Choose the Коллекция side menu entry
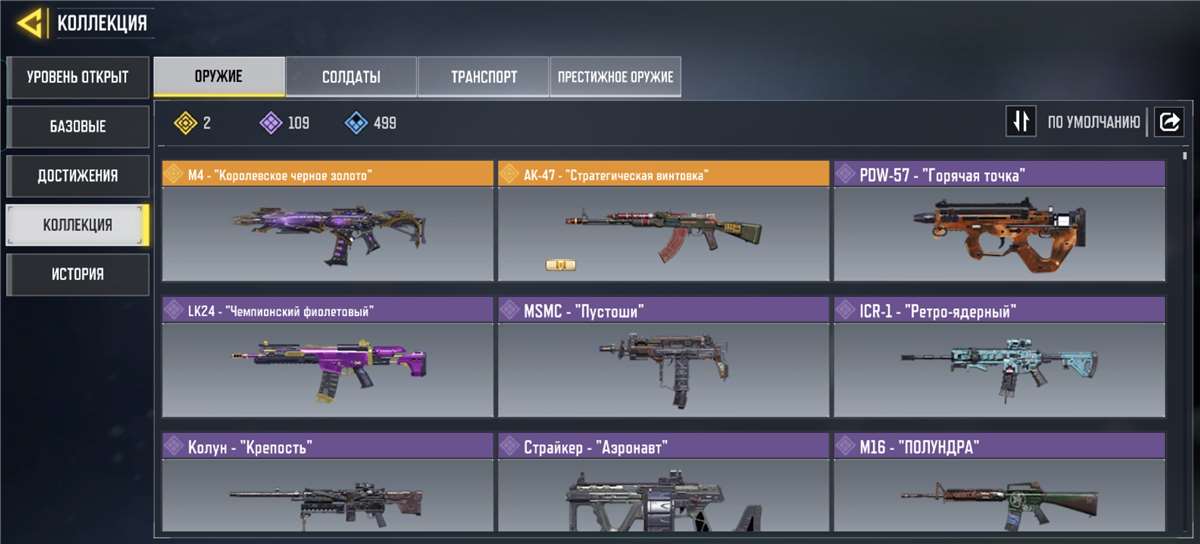This screenshot has width=1200, height=544. [77, 225]
